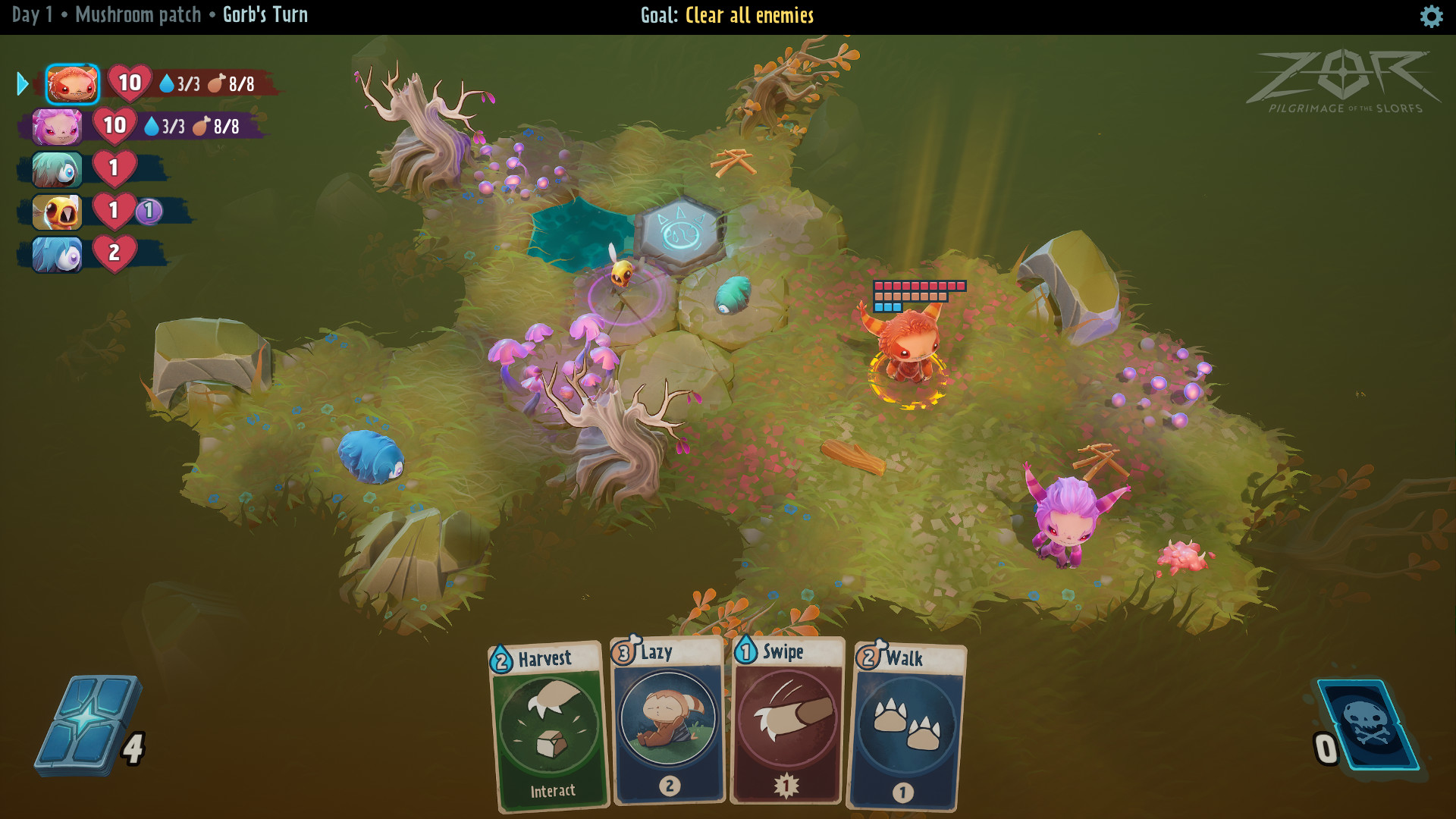The height and width of the screenshot is (819, 1456).
Task: Open the settings gear menu
Action: [x=1432, y=14]
